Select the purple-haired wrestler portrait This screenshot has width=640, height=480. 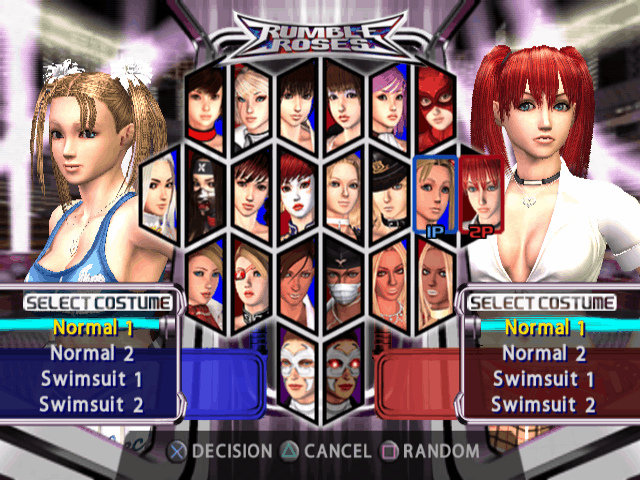[388, 103]
